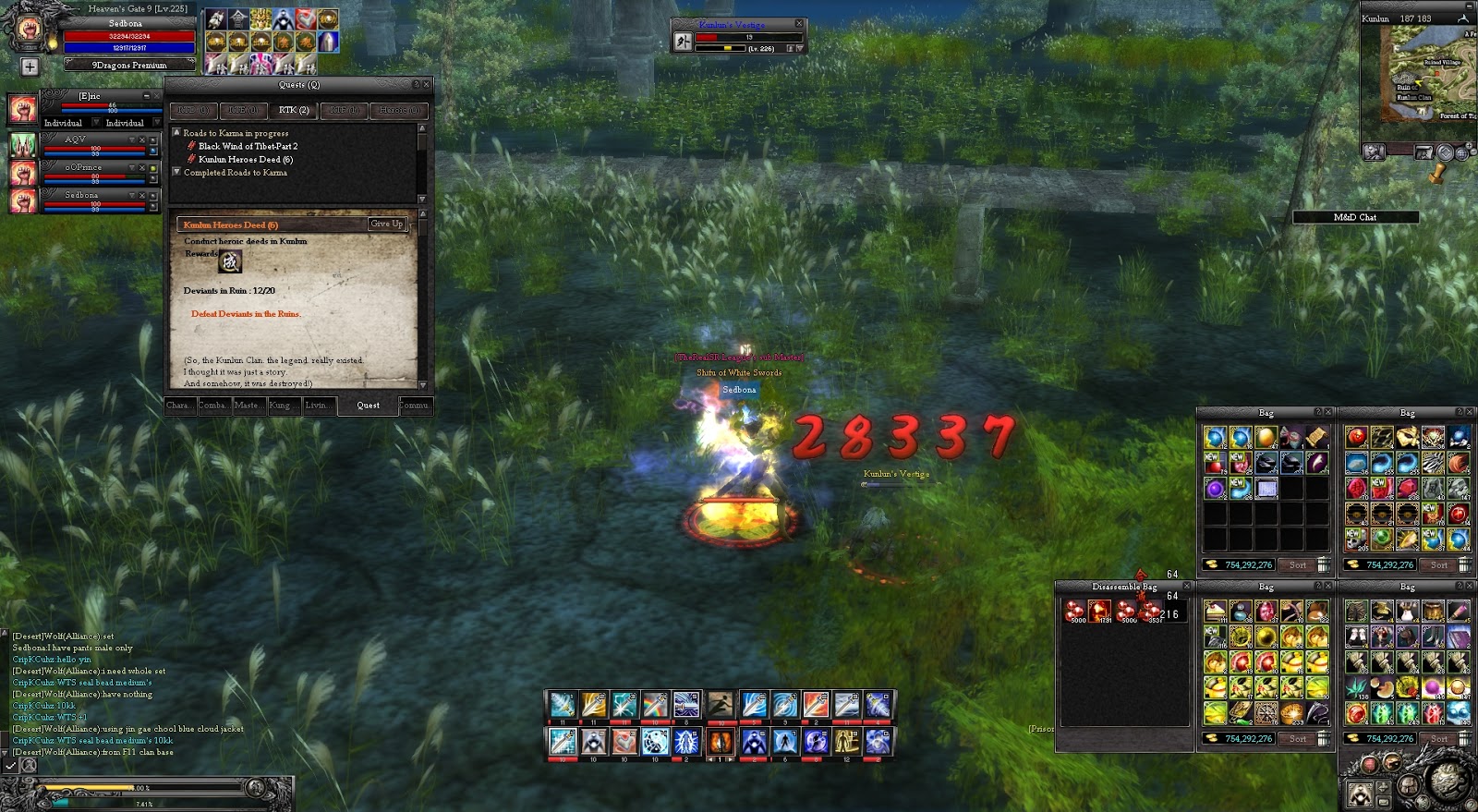This screenshot has height=812, width=1478.
Task: Expand the Completed Roads to Karma section
Action: pos(177,172)
